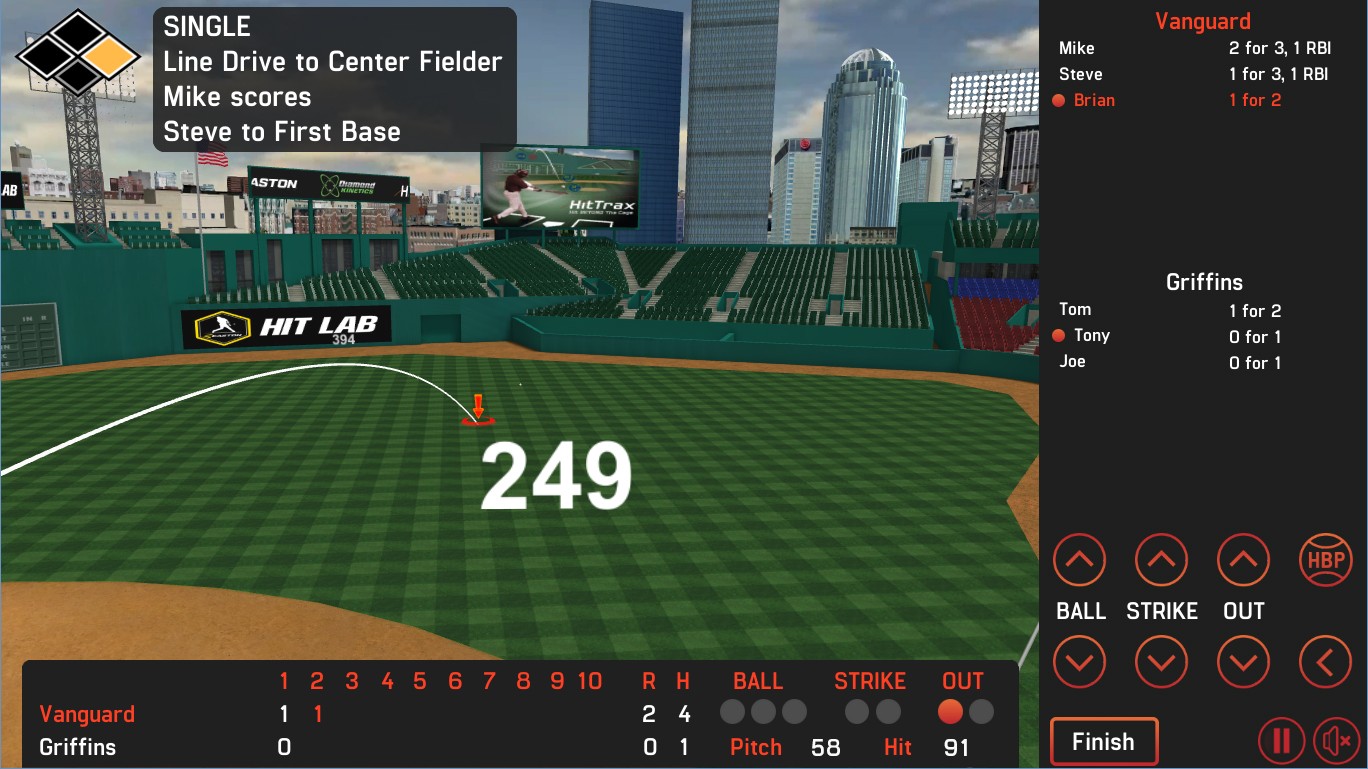Choose Tom from the Griffins roster
1368x769 pixels.
1075,310
